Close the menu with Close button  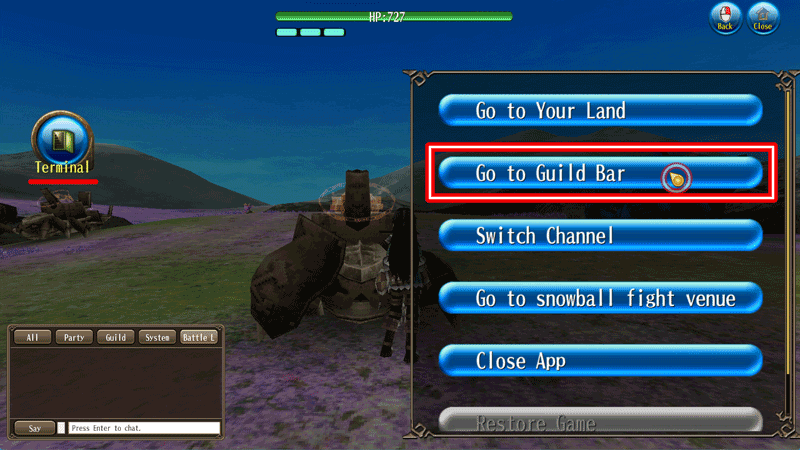tap(763, 19)
